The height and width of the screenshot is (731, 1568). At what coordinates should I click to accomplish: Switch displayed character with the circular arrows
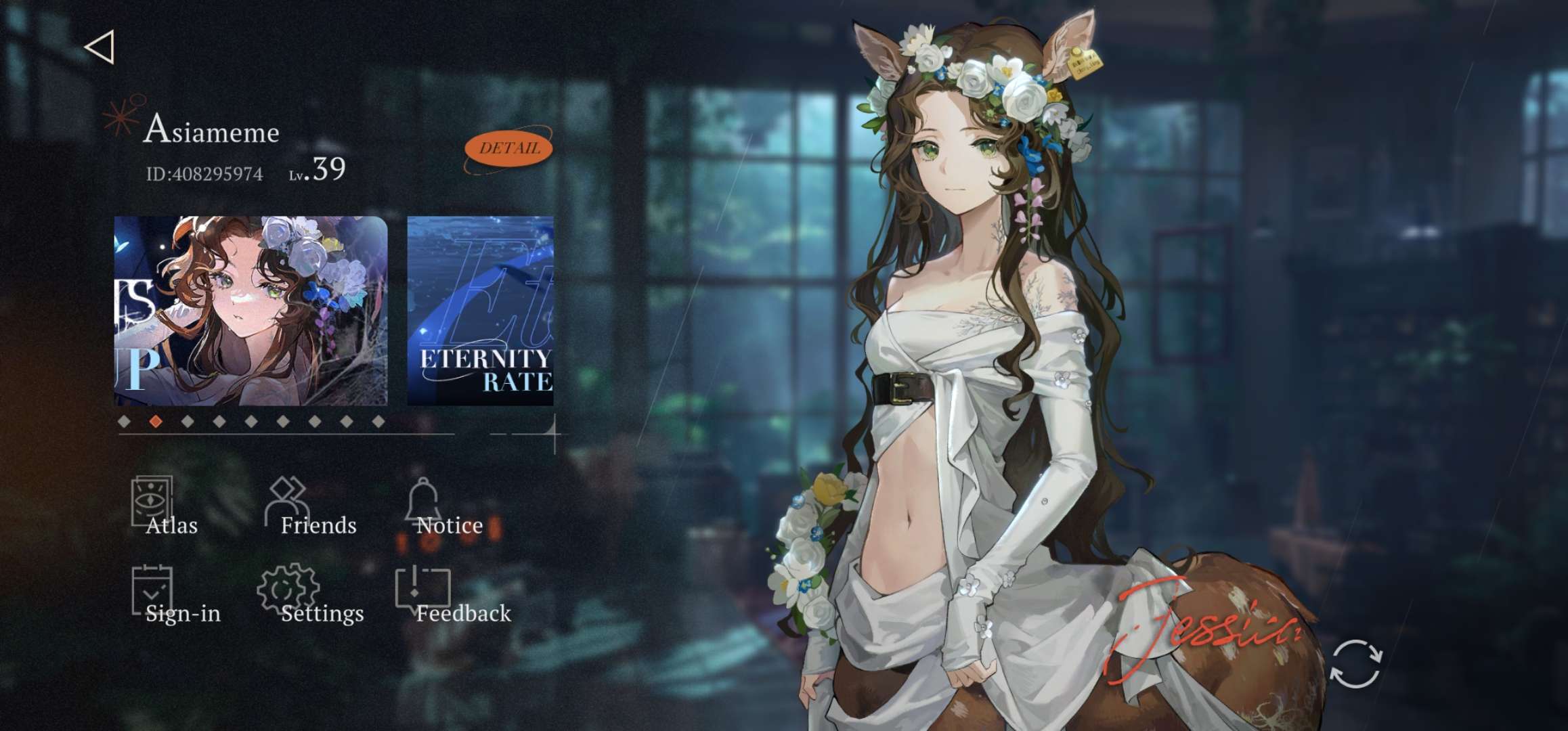point(1355,664)
